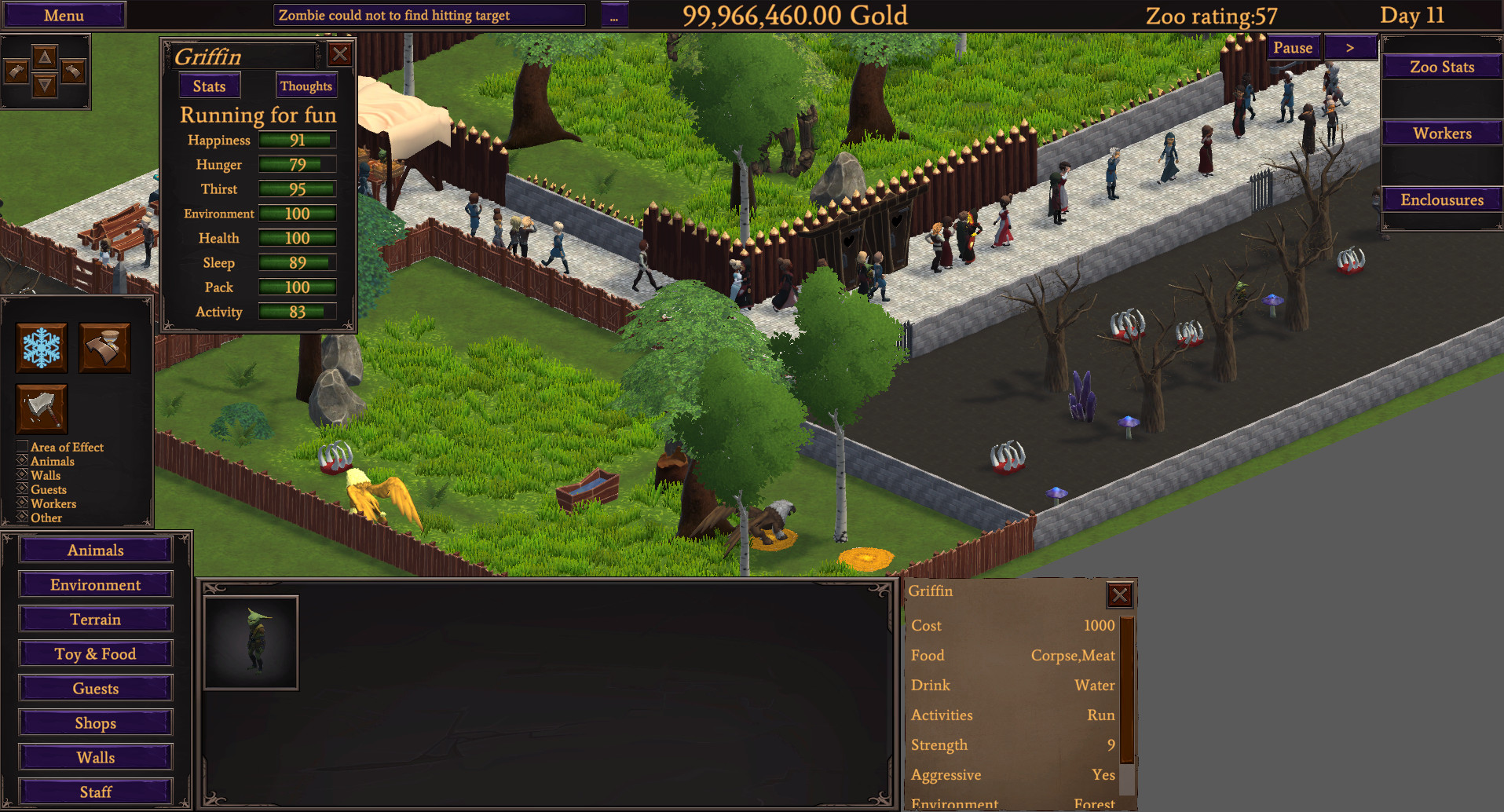Rotate the camera view right
The image size is (1504, 812).
click(72, 71)
